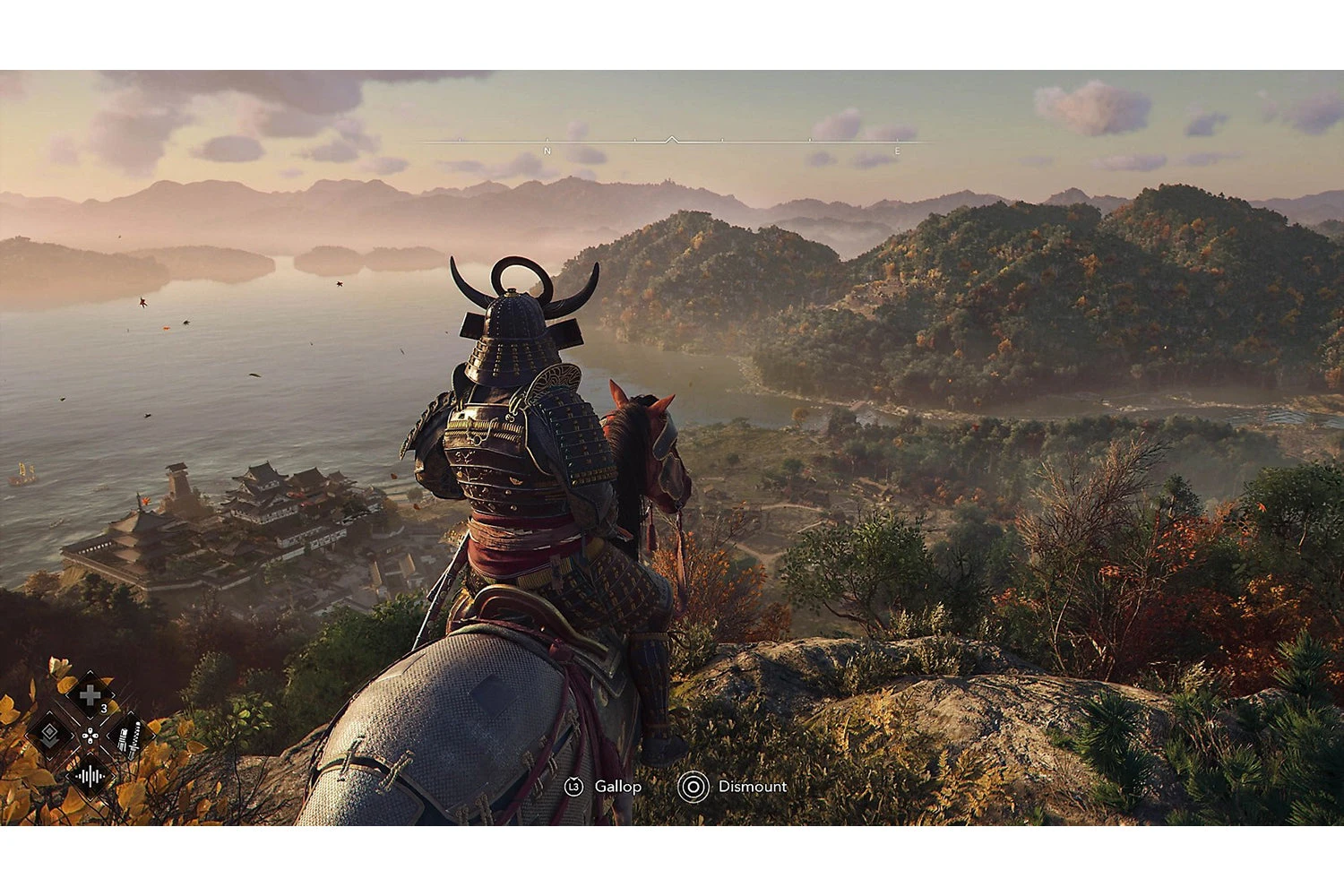Click the compass bar heading marker
The width and height of the screenshot is (1344, 896).
click(672, 140)
